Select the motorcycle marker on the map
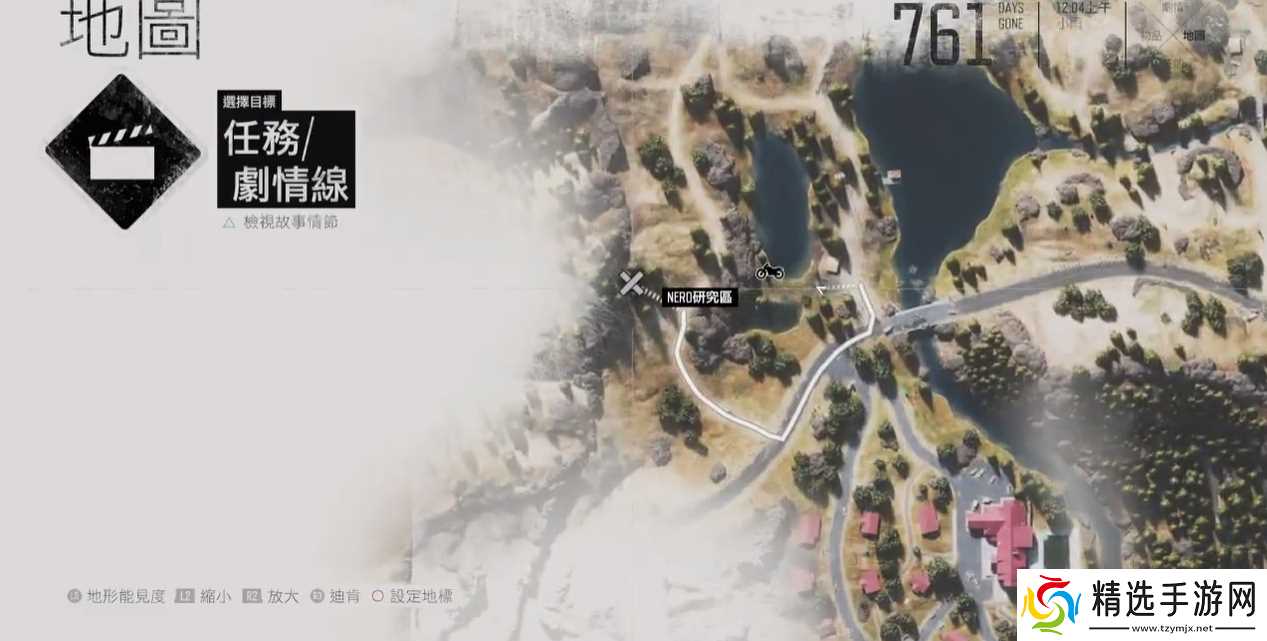The height and width of the screenshot is (641, 1267). pos(769,270)
